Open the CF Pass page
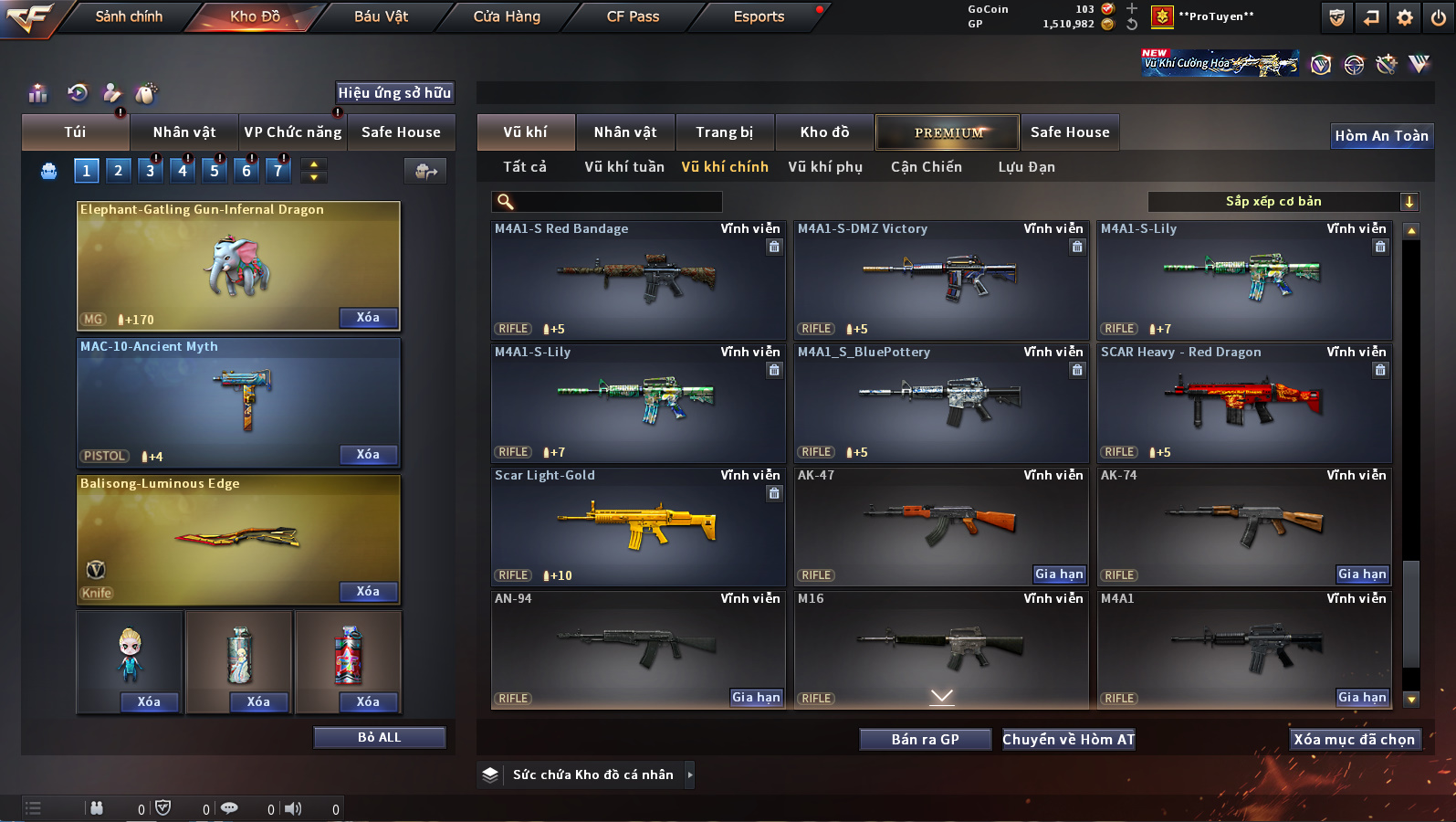 633,16
